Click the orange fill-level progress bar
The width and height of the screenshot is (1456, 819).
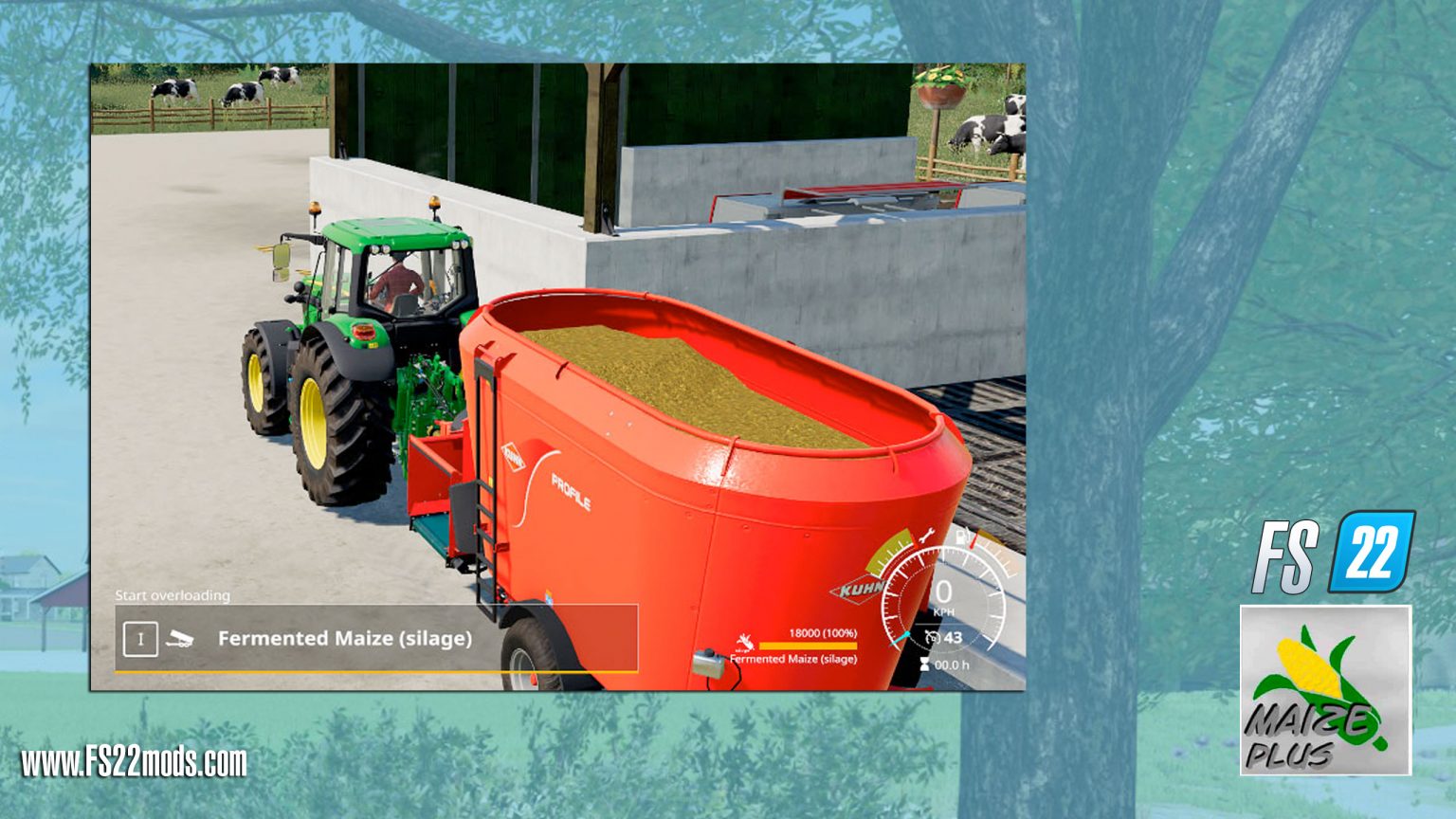click(808, 646)
